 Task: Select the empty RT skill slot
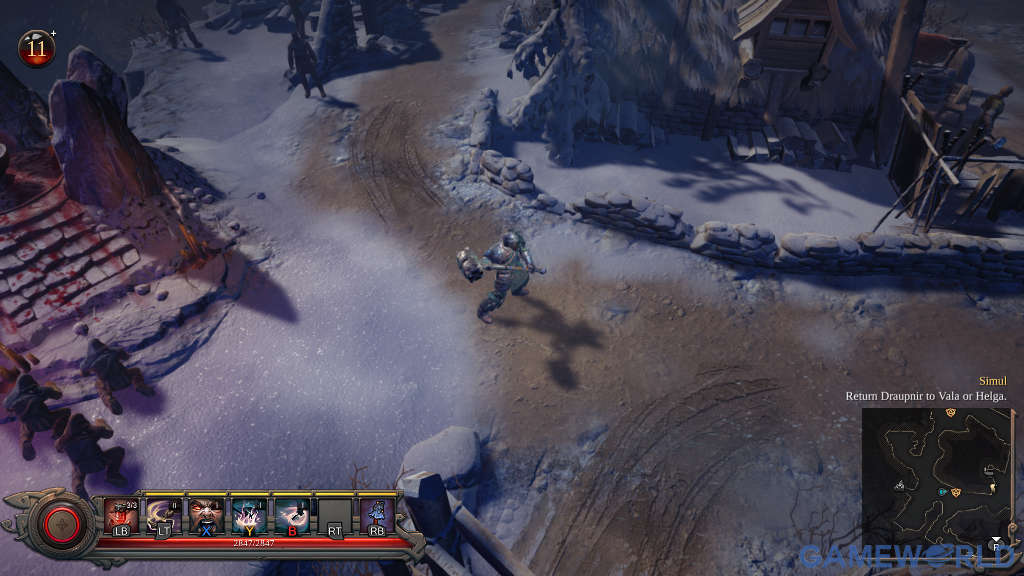tap(334, 514)
